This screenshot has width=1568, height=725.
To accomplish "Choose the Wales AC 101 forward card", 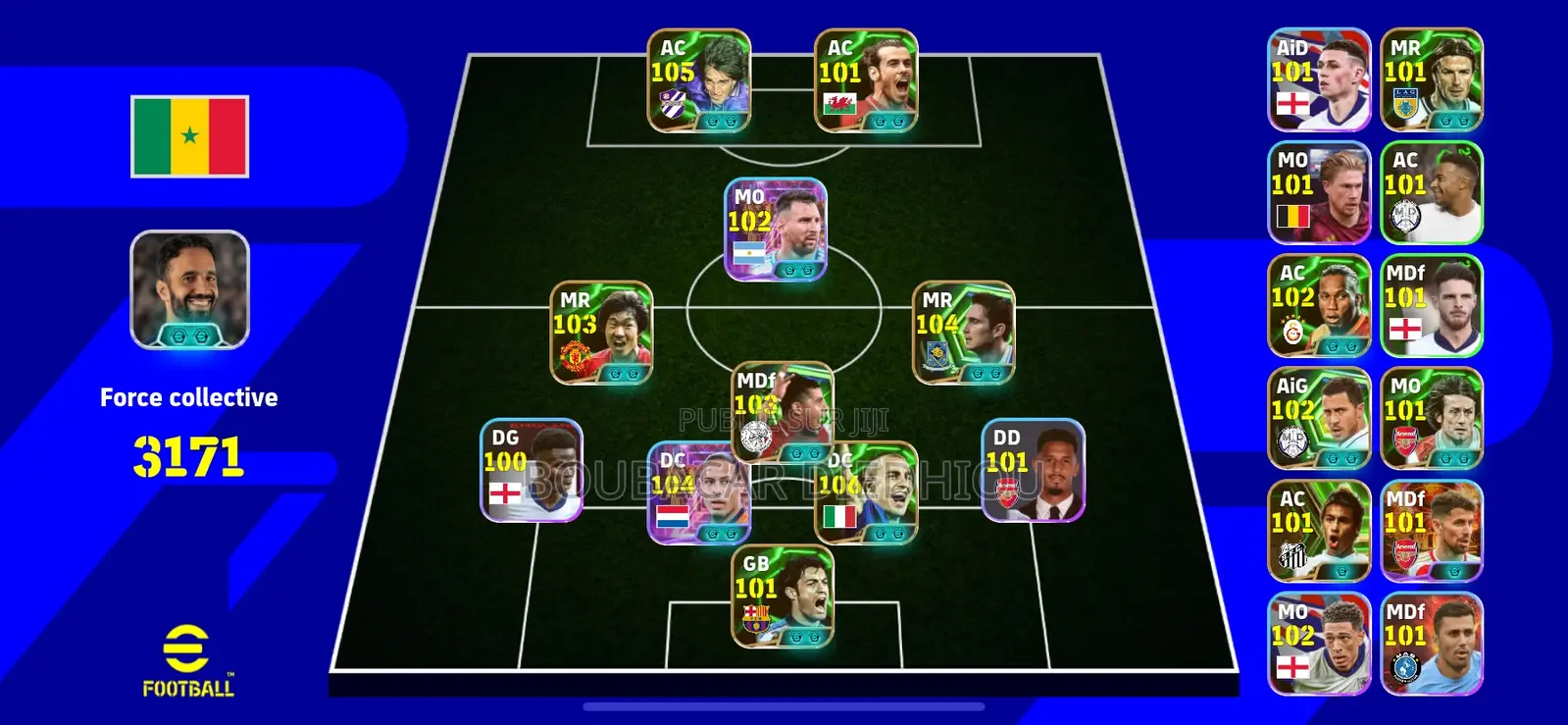I will pyautogui.click(x=866, y=81).
